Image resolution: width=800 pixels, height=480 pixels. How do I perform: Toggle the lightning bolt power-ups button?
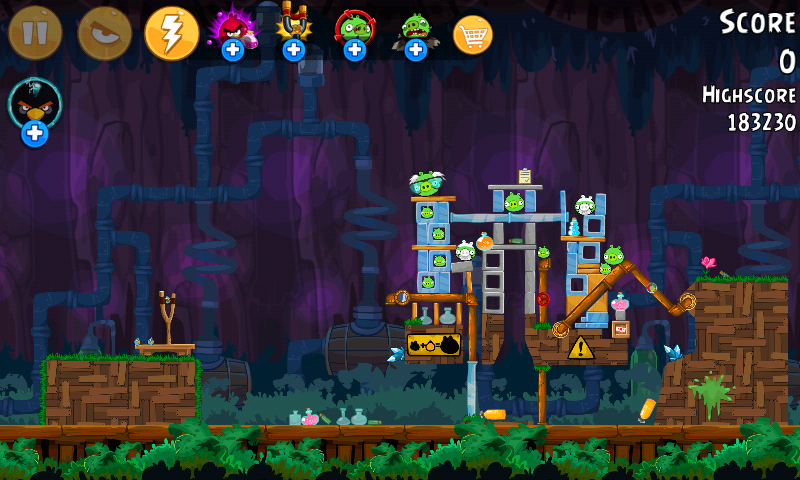click(172, 33)
